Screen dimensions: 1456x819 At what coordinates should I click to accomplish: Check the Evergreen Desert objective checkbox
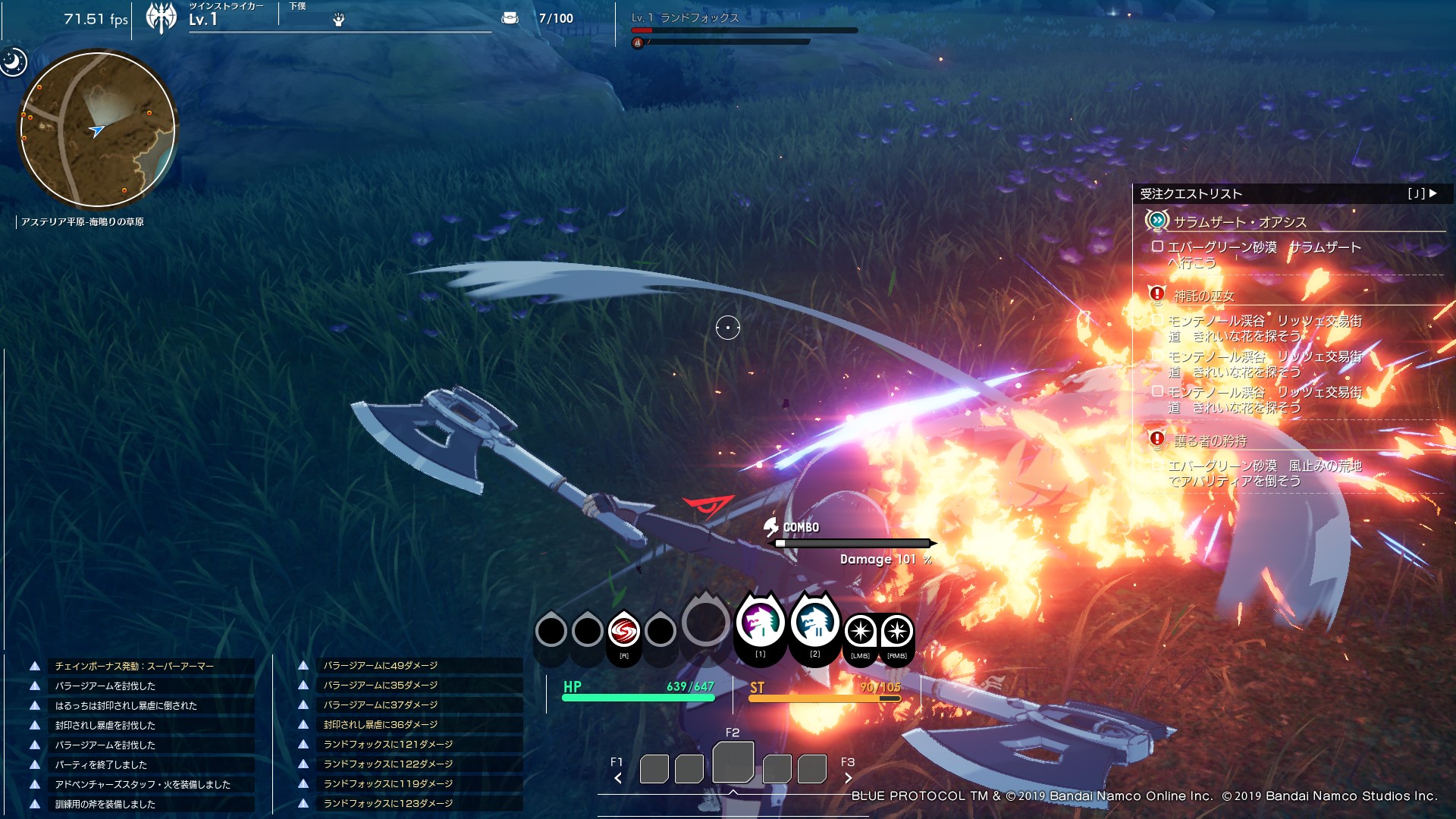click(1157, 246)
